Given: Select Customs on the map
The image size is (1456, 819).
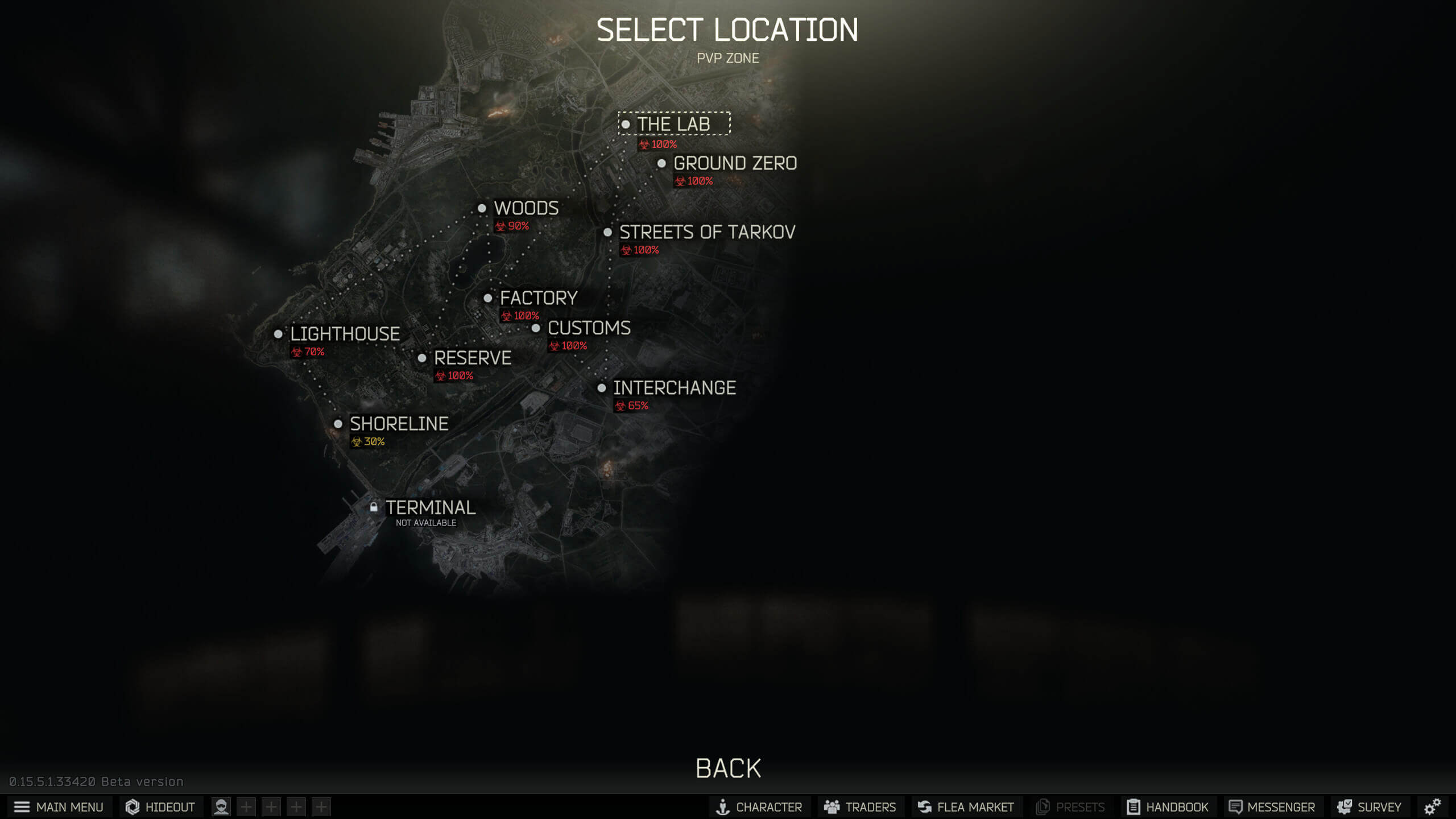Looking at the screenshot, I should 589,328.
